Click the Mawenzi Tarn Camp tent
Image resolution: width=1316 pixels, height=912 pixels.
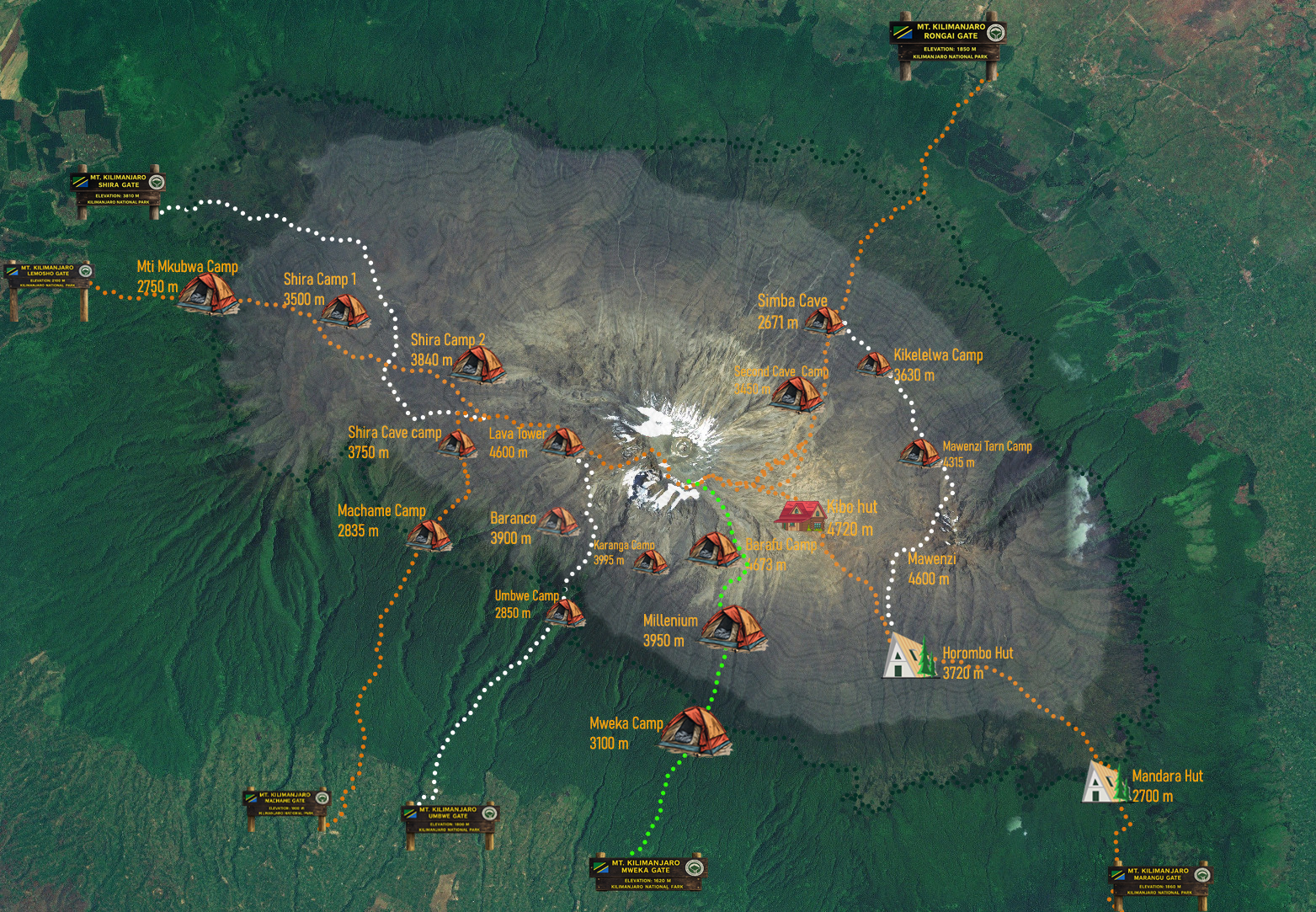919,454
